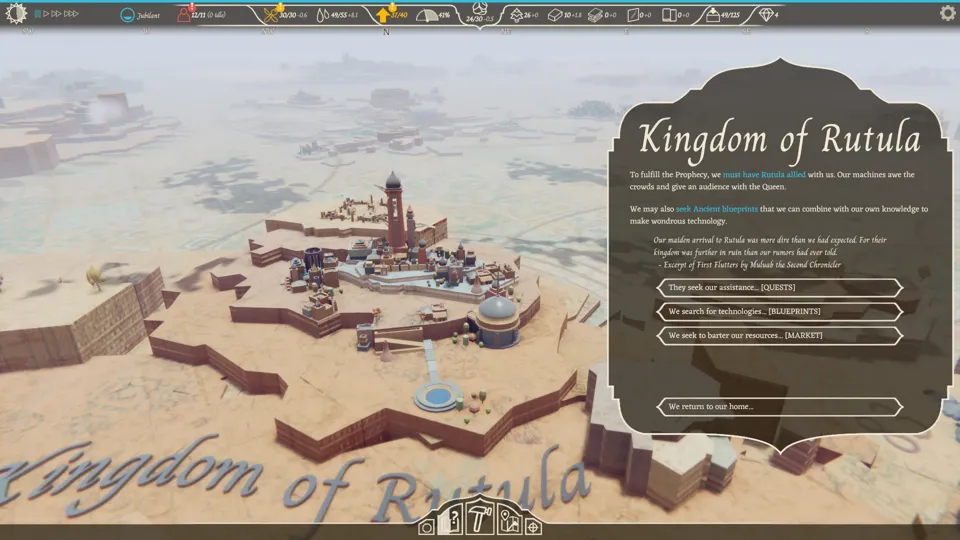Image resolution: width=960 pixels, height=540 pixels.
Task: Click the red population icon
Action: pos(184,15)
